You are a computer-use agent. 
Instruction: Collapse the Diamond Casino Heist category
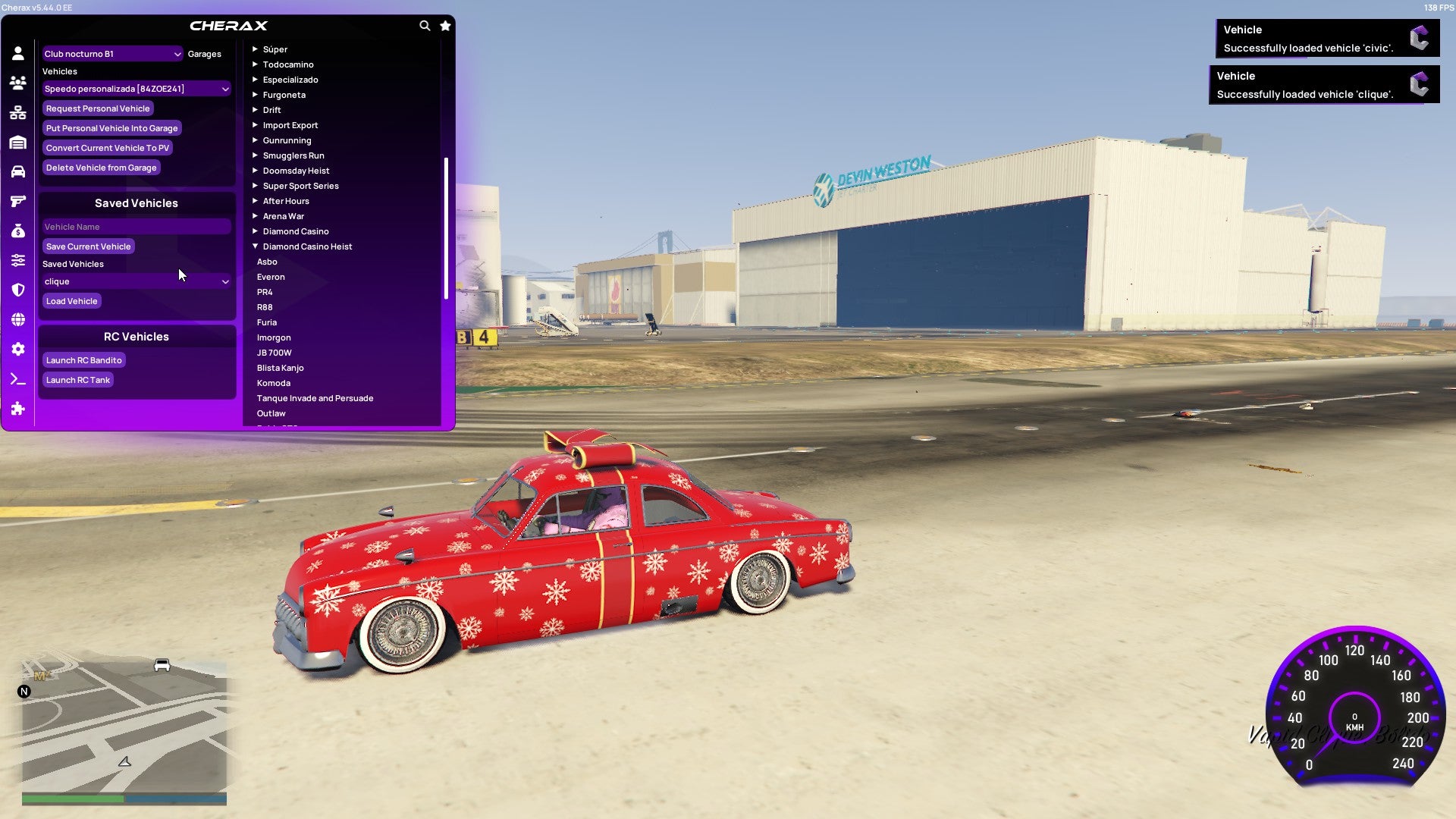306,246
